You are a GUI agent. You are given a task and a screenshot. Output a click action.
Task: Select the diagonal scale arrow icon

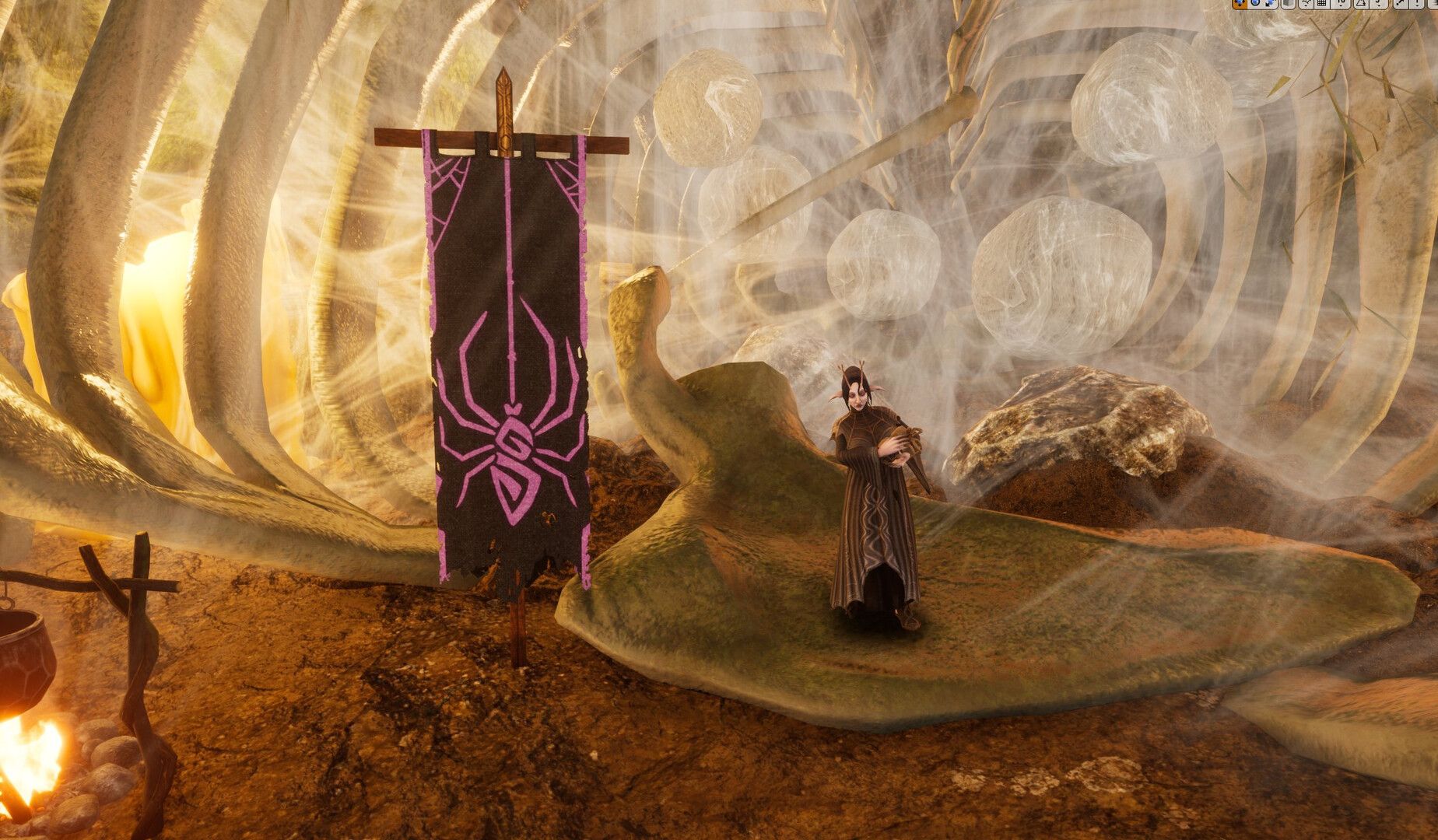tap(1398, 5)
